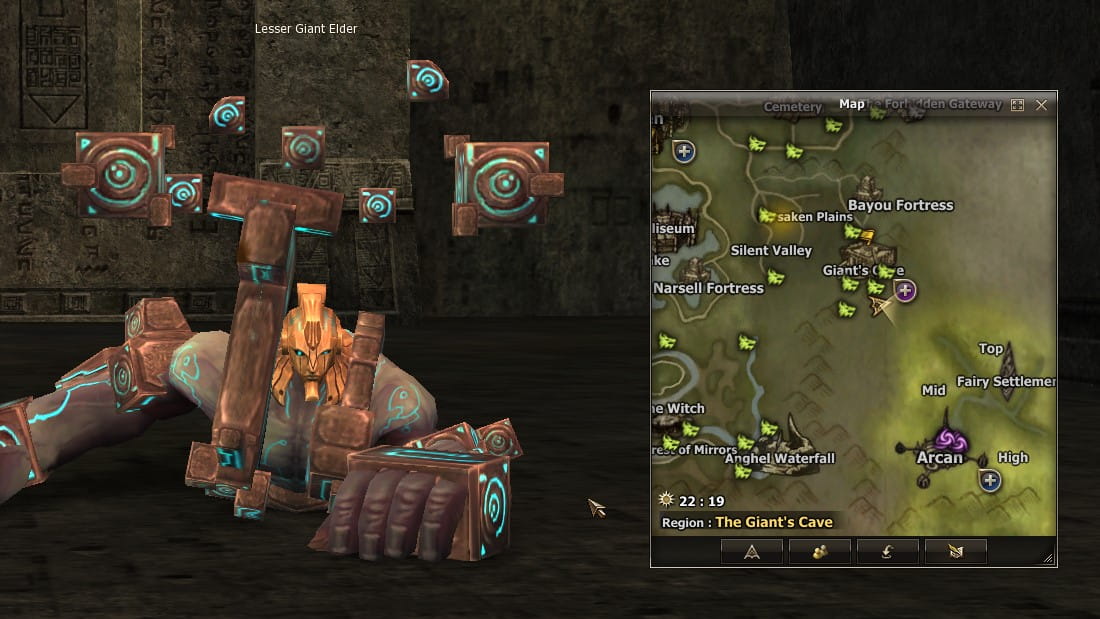Image resolution: width=1100 pixels, height=619 pixels.
Task: Click the blue plus marker below Cemetery
Action: (684, 152)
